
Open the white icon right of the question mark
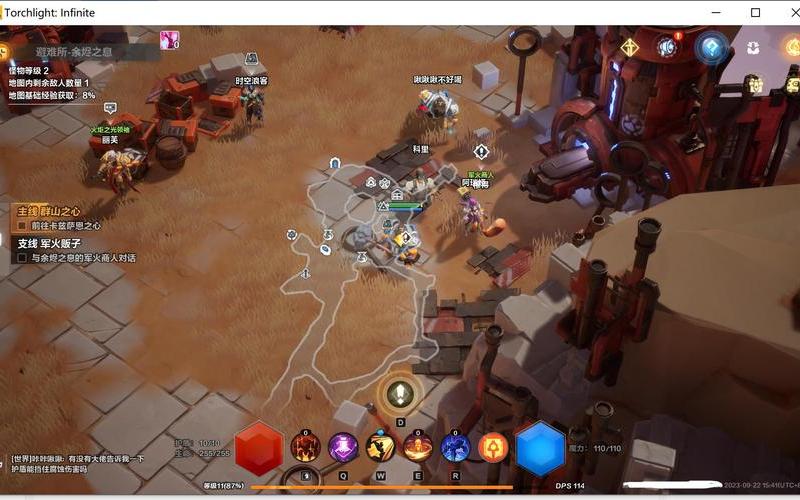click(x=753, y=48)
